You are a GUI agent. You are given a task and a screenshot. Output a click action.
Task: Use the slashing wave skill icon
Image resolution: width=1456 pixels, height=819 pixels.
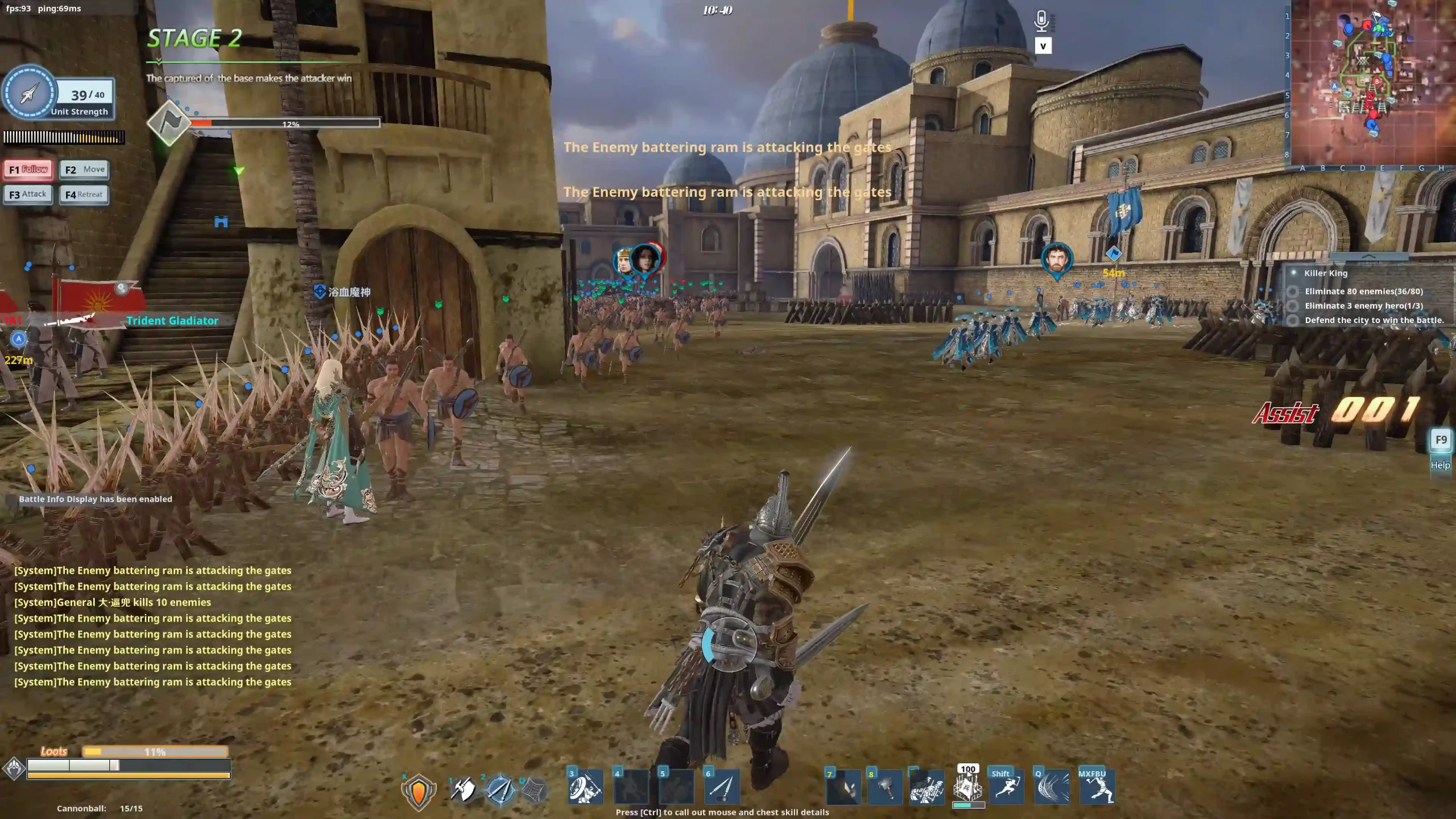tap(1052, 788)
